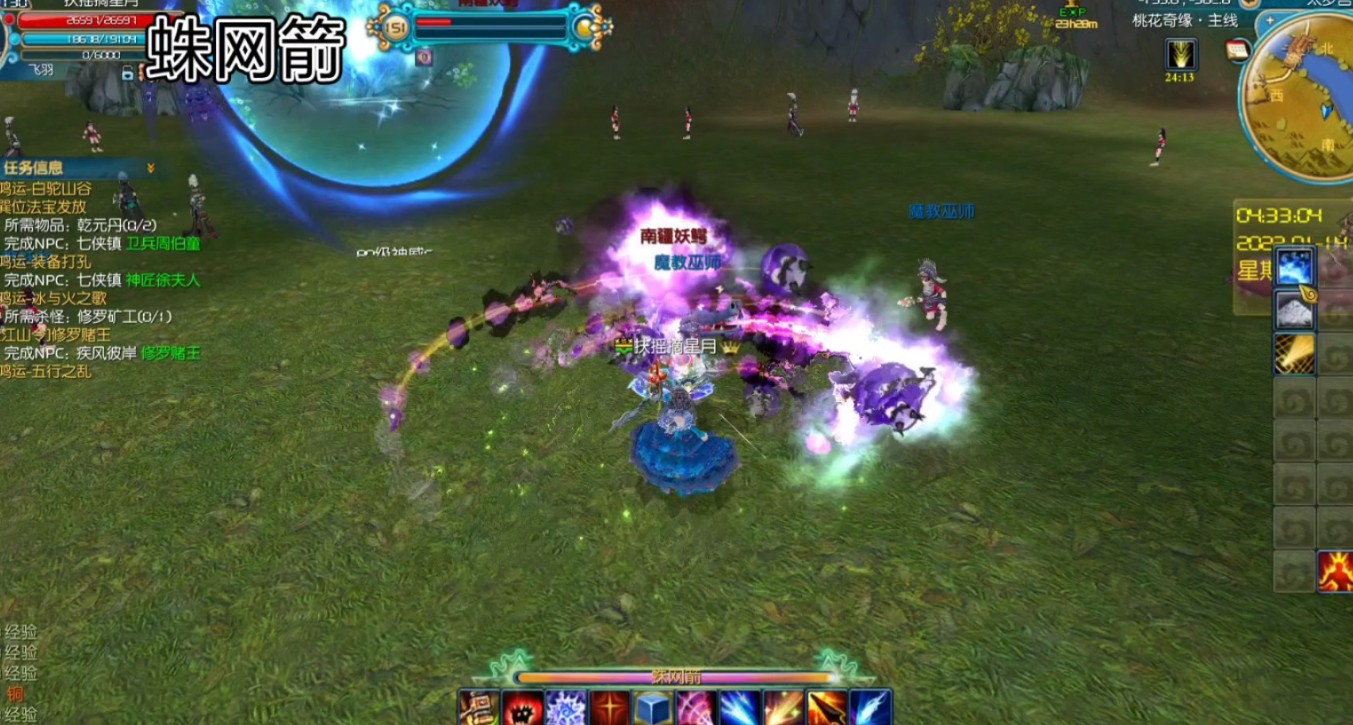Activate the red monster face skill
The height and width of the screenshot is (725, 1353).
coord(522,708)
